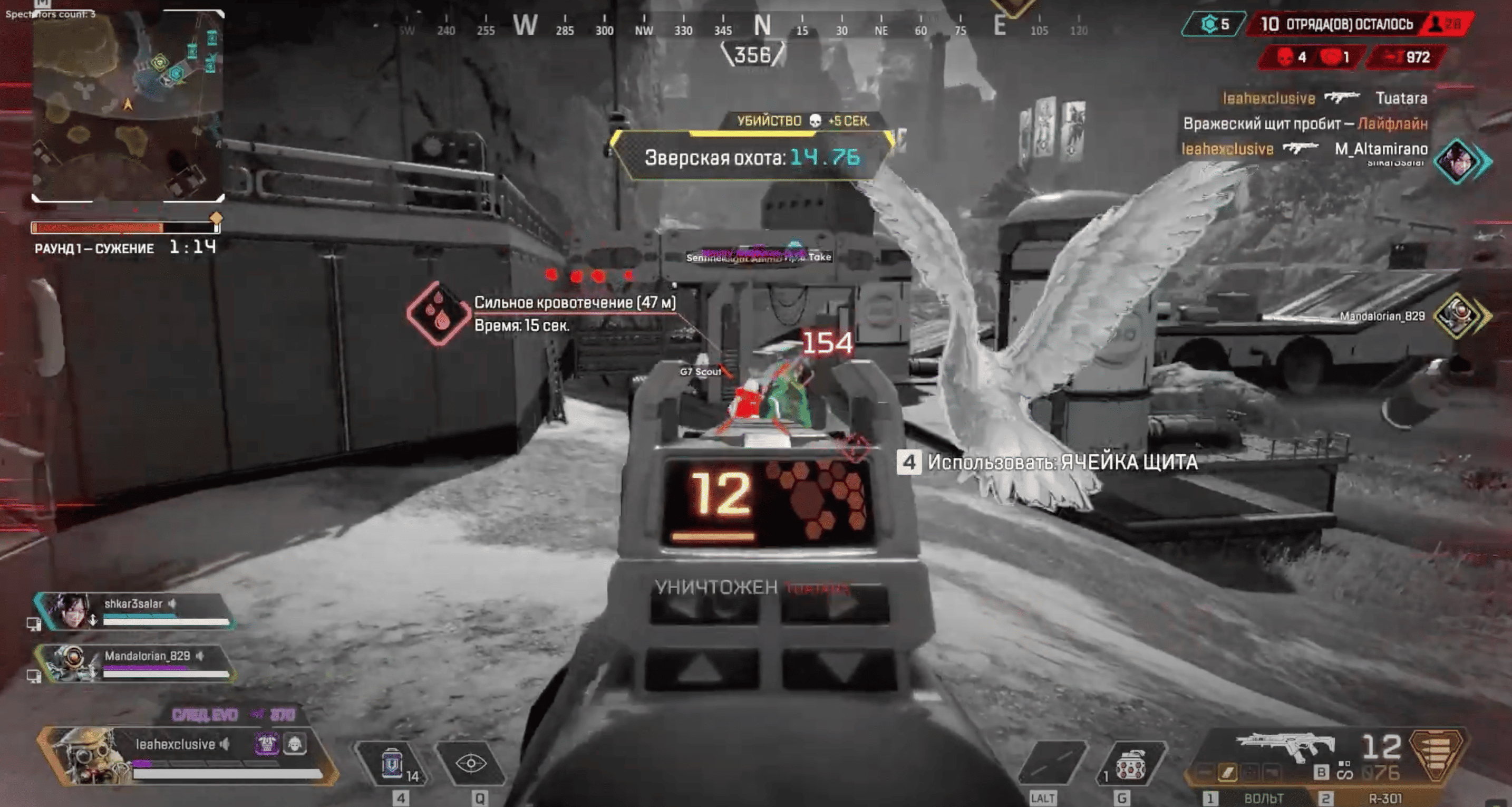This screenshot has width=1512, height=807.
Task: Click the shkar3salar teammate location marker
Action: [1460, 161]
